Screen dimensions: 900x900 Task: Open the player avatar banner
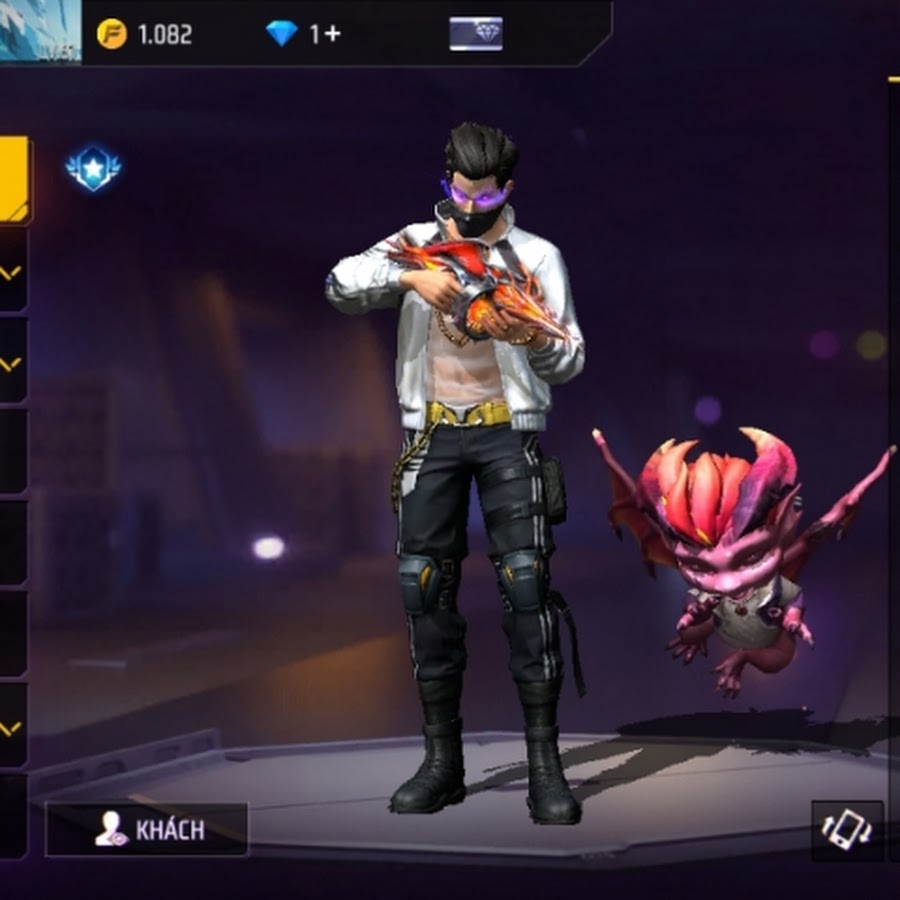click(x=40, y=30)
